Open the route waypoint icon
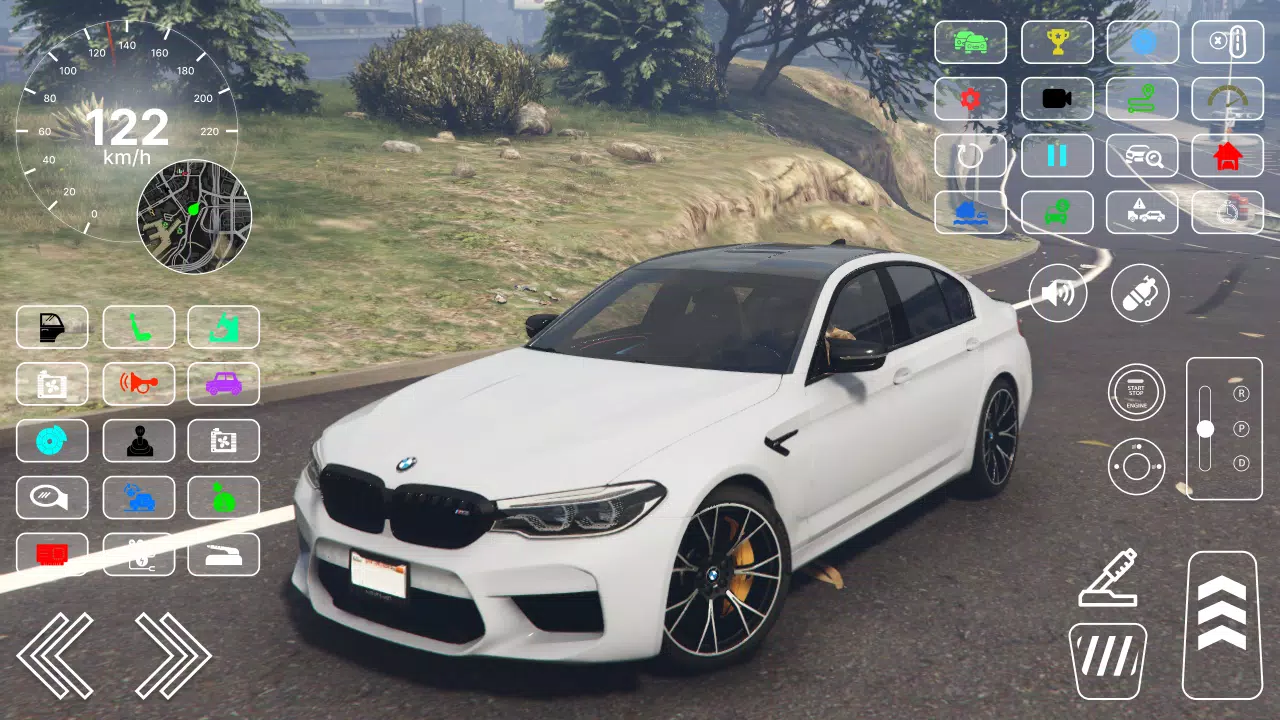This screenshot has height=720, width=1280. 1143,99
